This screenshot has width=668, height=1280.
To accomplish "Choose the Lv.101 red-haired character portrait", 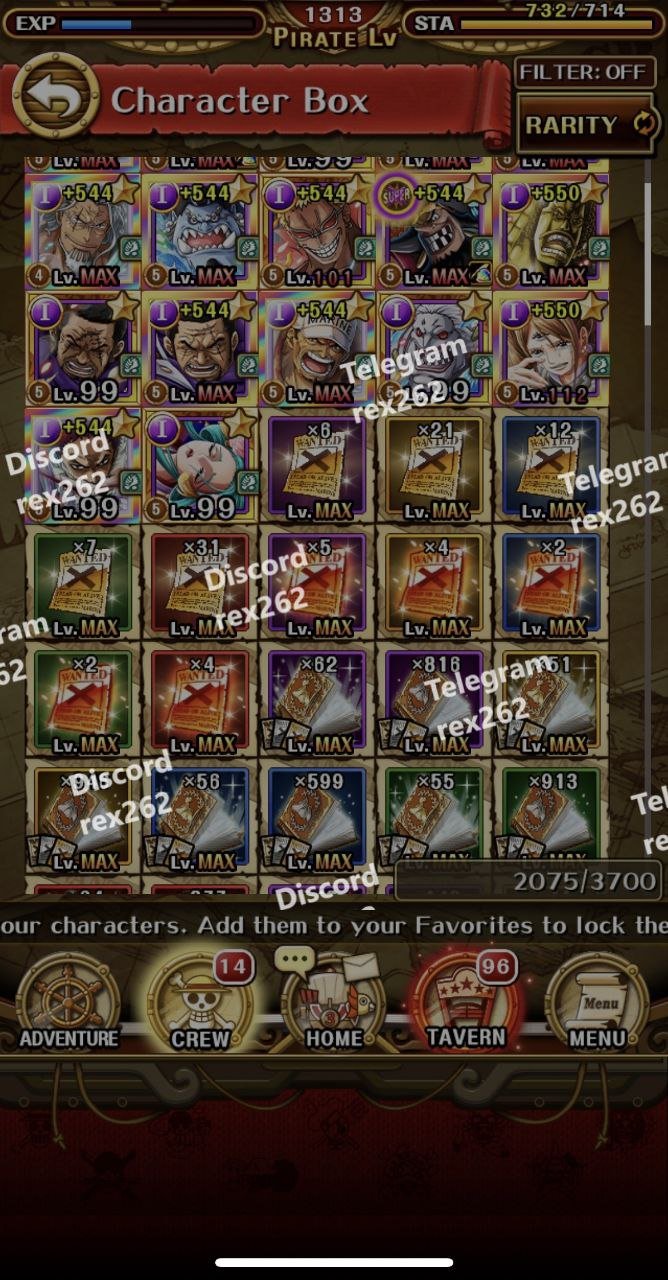I will point(317,232).
